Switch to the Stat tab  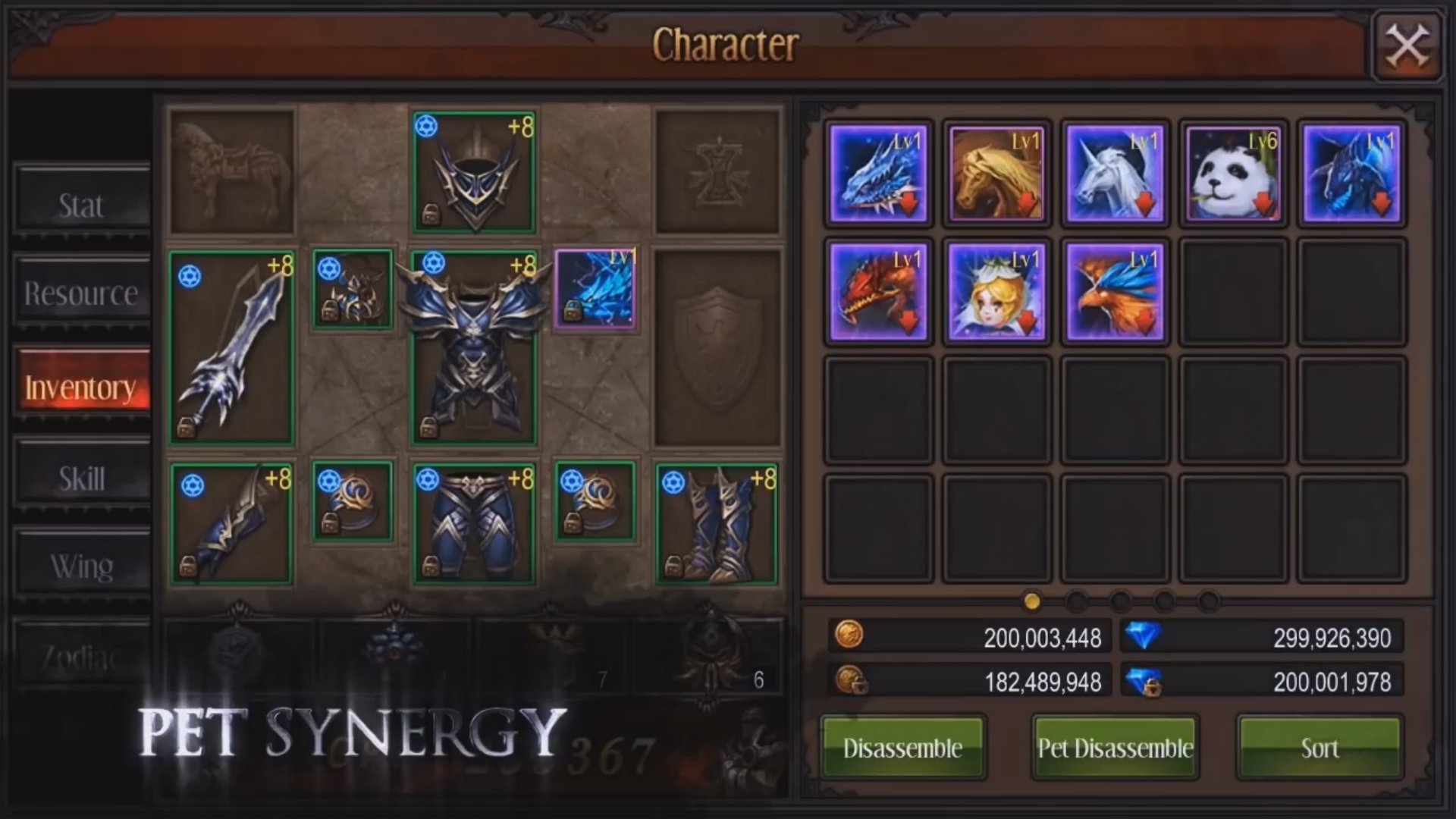click(x=79, y=203)
